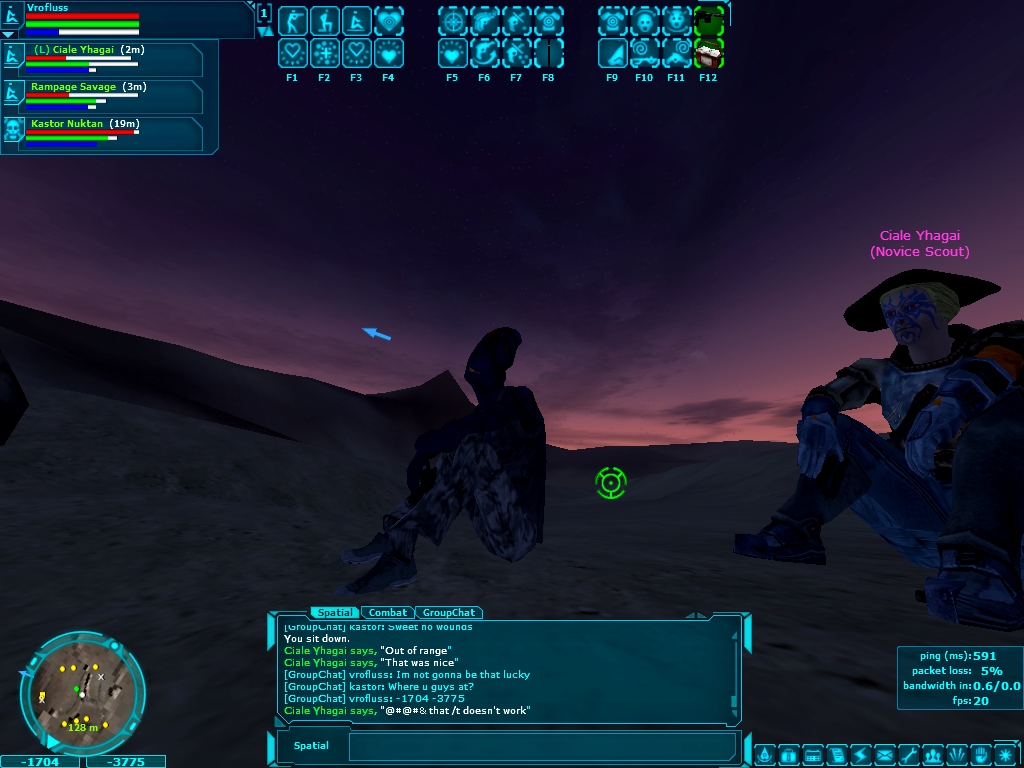The height and width of the screenshot is (768, 1024).
Task: Open the wrench options menu button
Action: (908, 753)
